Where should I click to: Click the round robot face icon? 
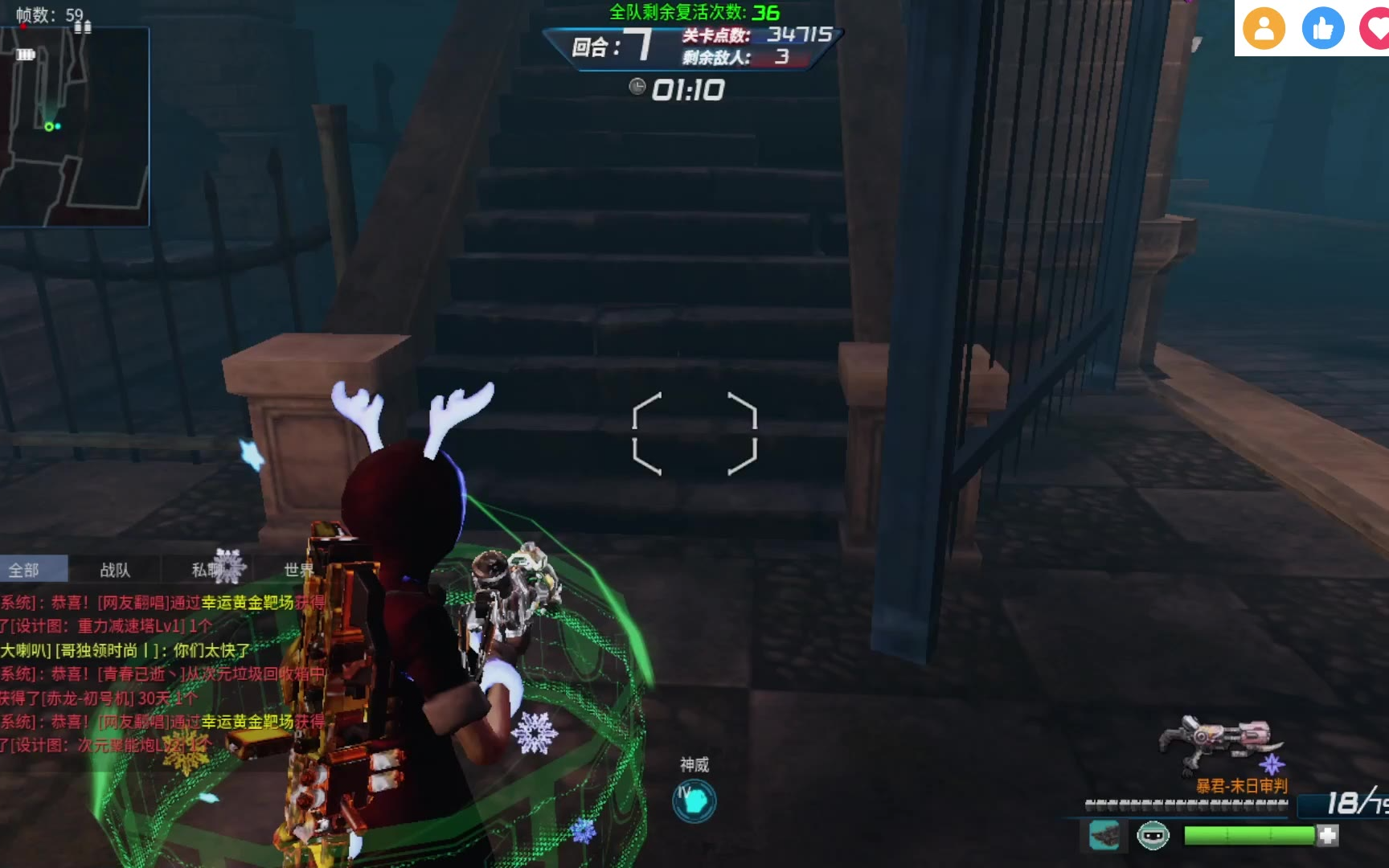click(x=1153, y=836)
